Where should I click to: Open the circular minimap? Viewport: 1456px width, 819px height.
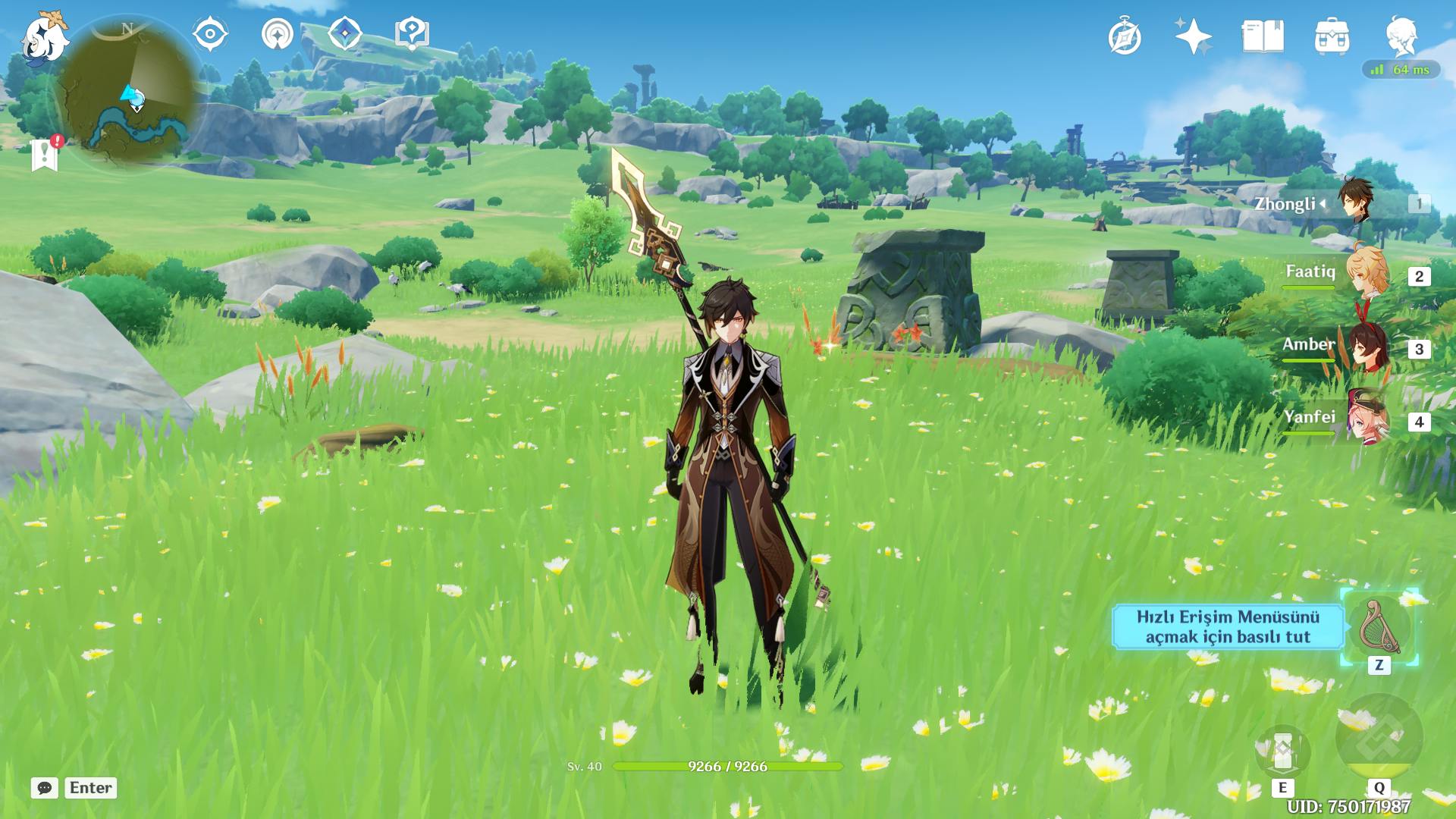[130, 95]
